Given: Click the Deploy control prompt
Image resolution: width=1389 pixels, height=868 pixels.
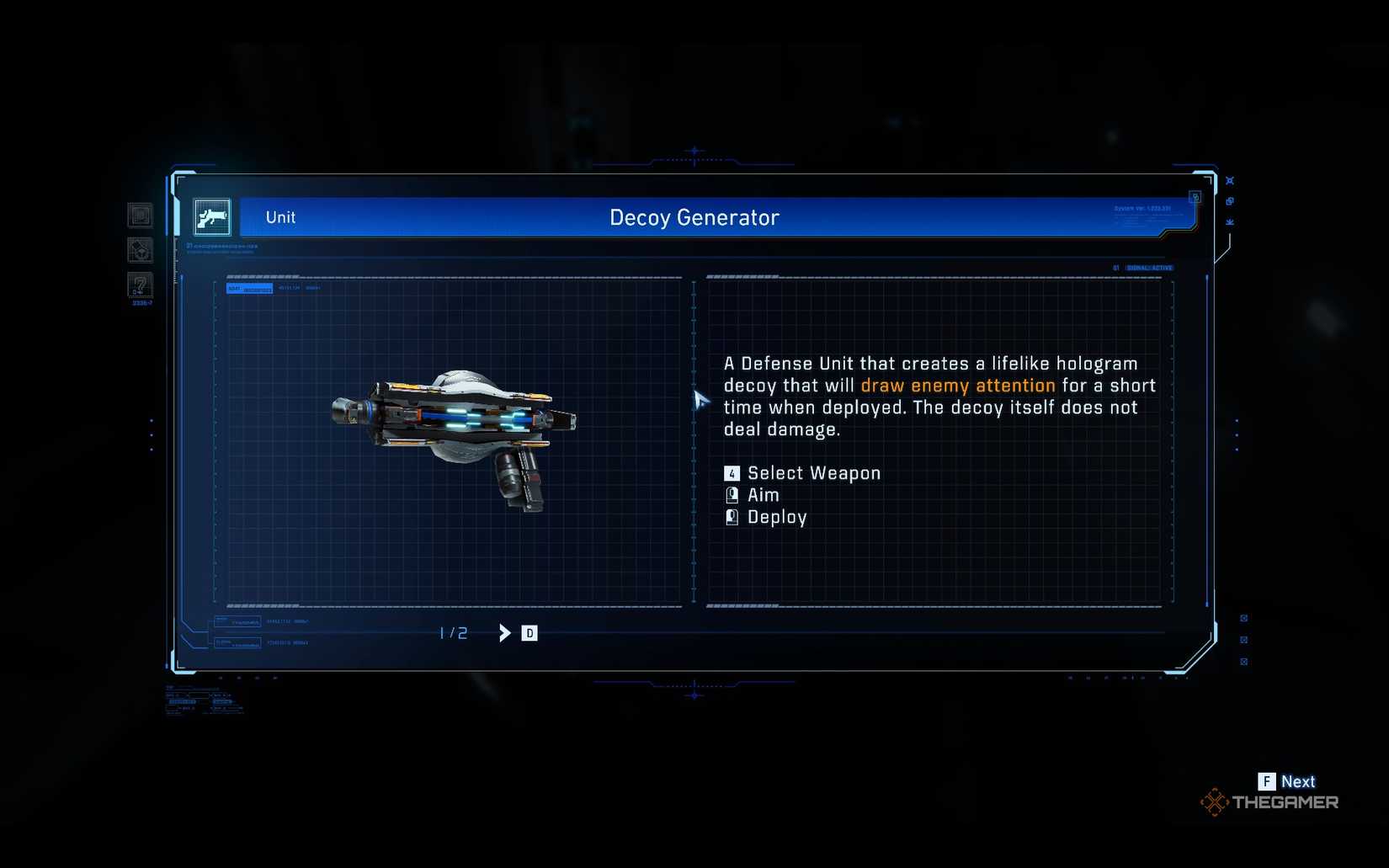Looking at the screenshot, I should pos(777,516).
